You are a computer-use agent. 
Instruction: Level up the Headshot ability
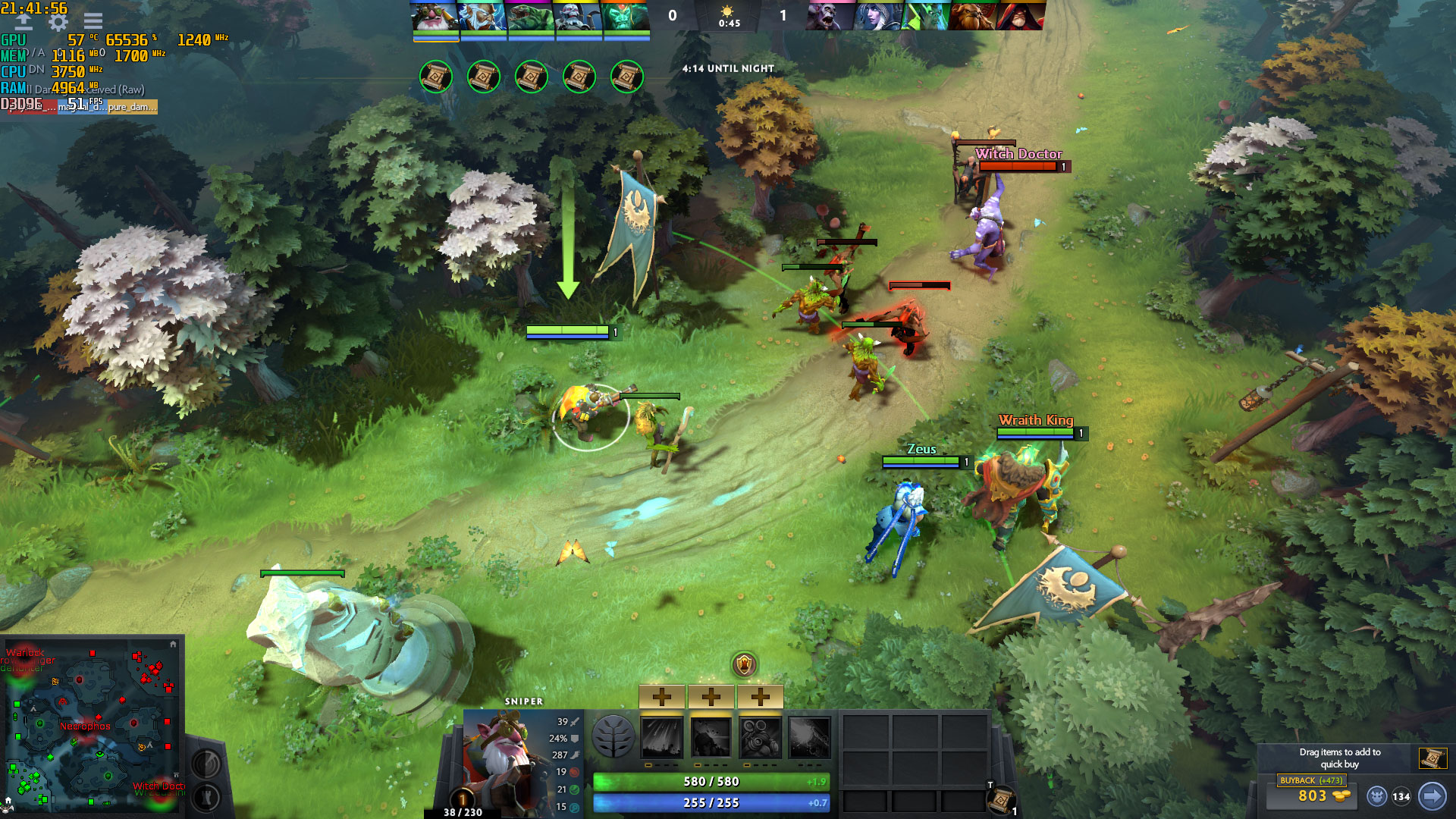click(711, 696)
